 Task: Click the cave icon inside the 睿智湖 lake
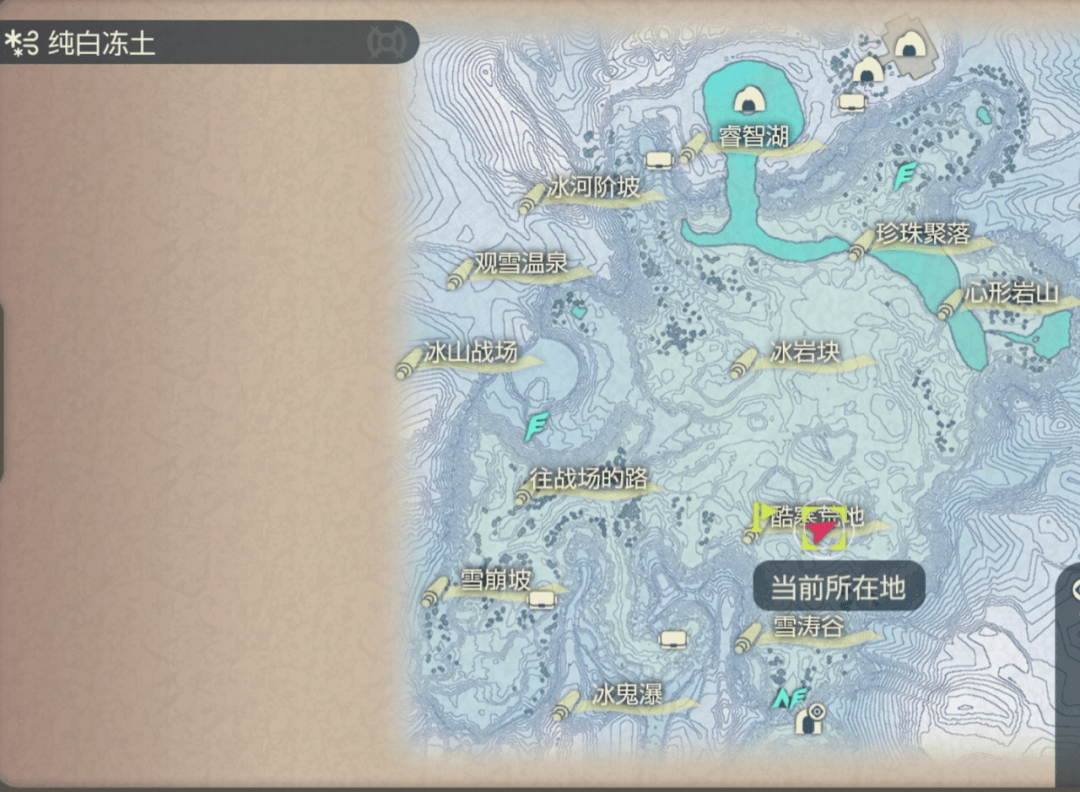click(x=748, y=100)
